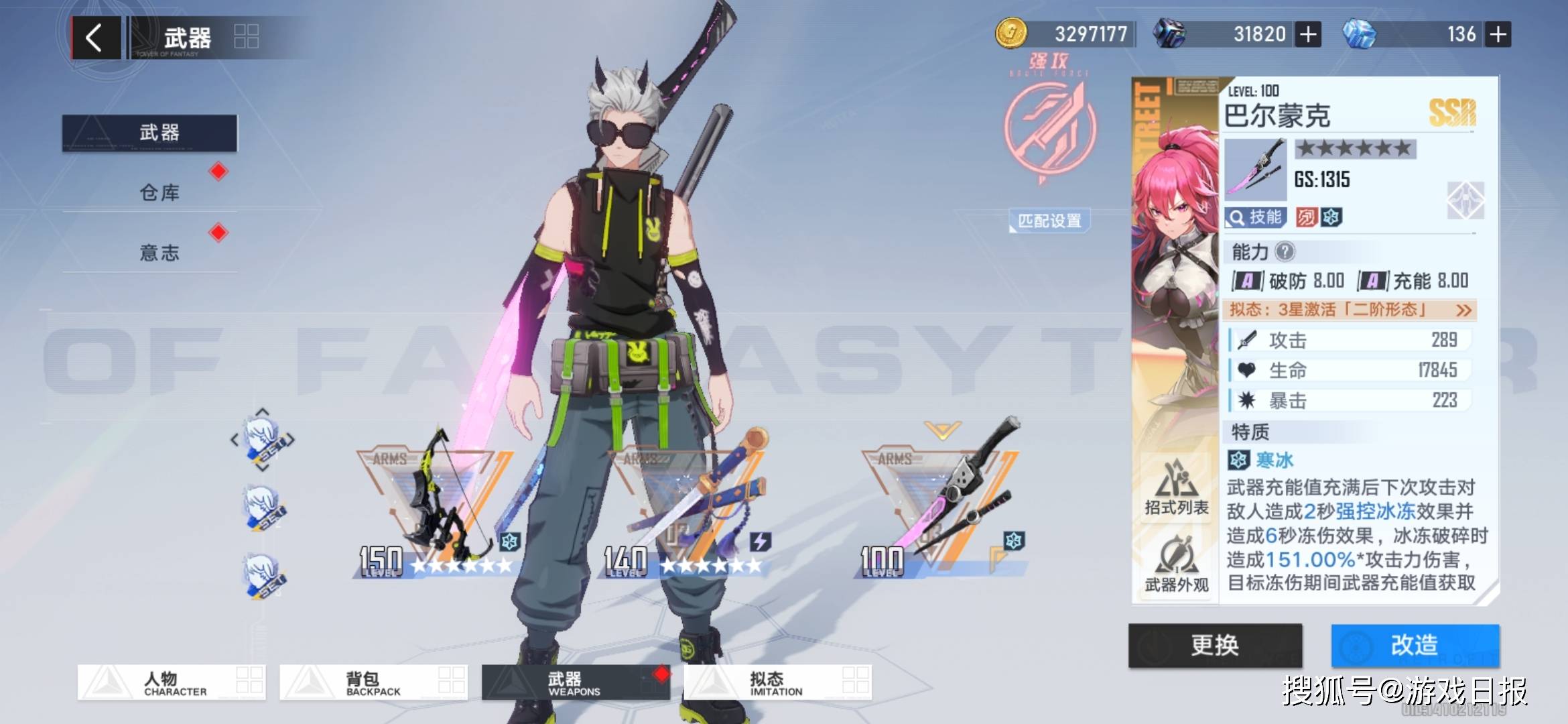Image resolution: width=1568 pixels, height=724 pixels.
Task: Switch to the 意志 tab
Action: [159, 253]
